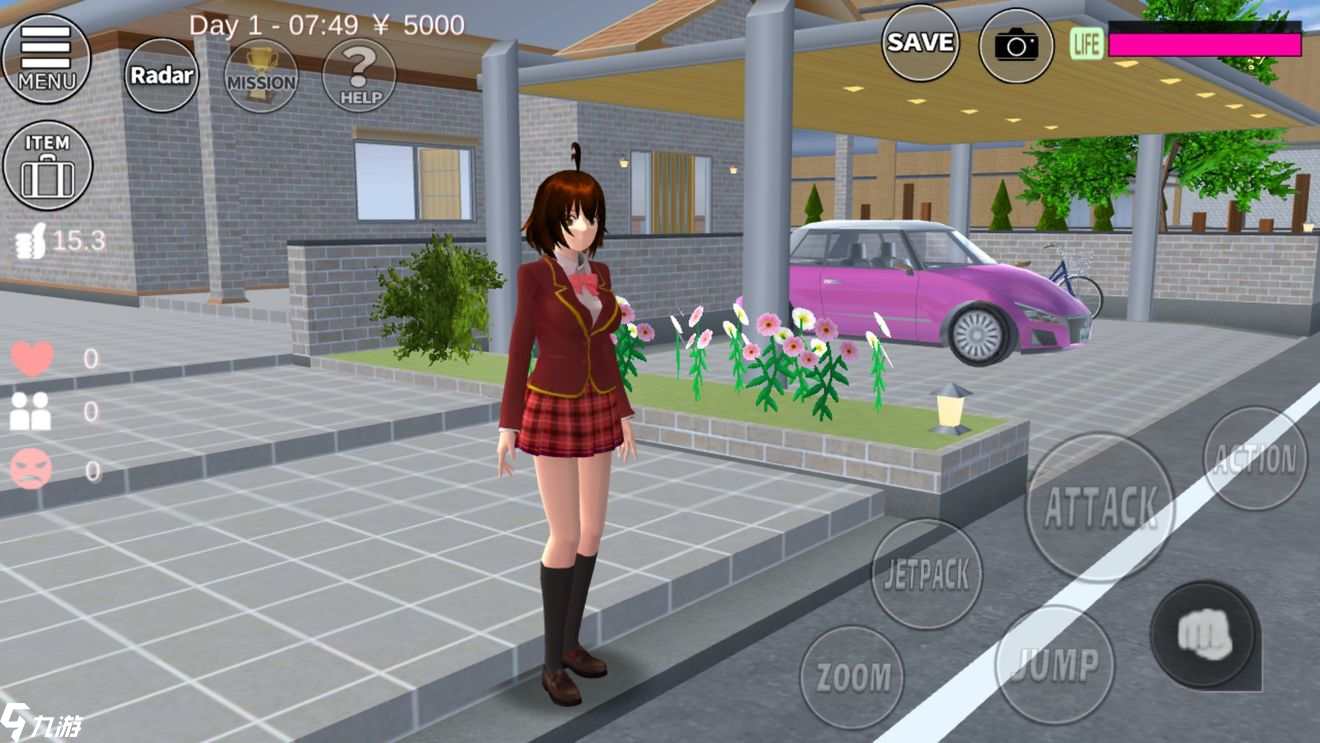The image size is (1320, 743).
Task: Open the MENU panel
Action: (48, 56)
